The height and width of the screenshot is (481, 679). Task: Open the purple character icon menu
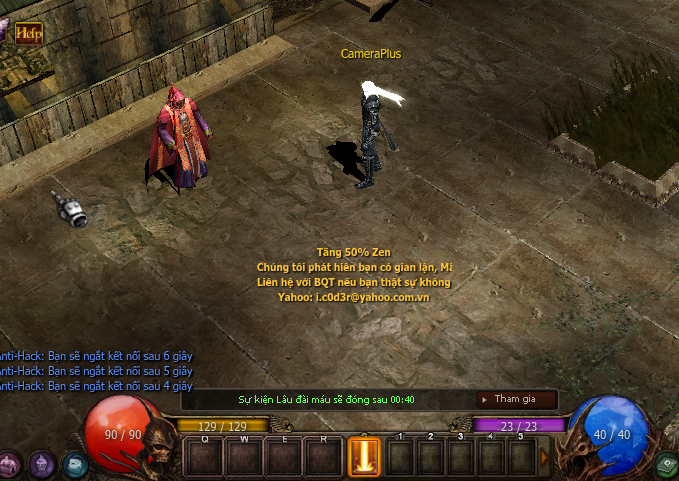point(41,463)
